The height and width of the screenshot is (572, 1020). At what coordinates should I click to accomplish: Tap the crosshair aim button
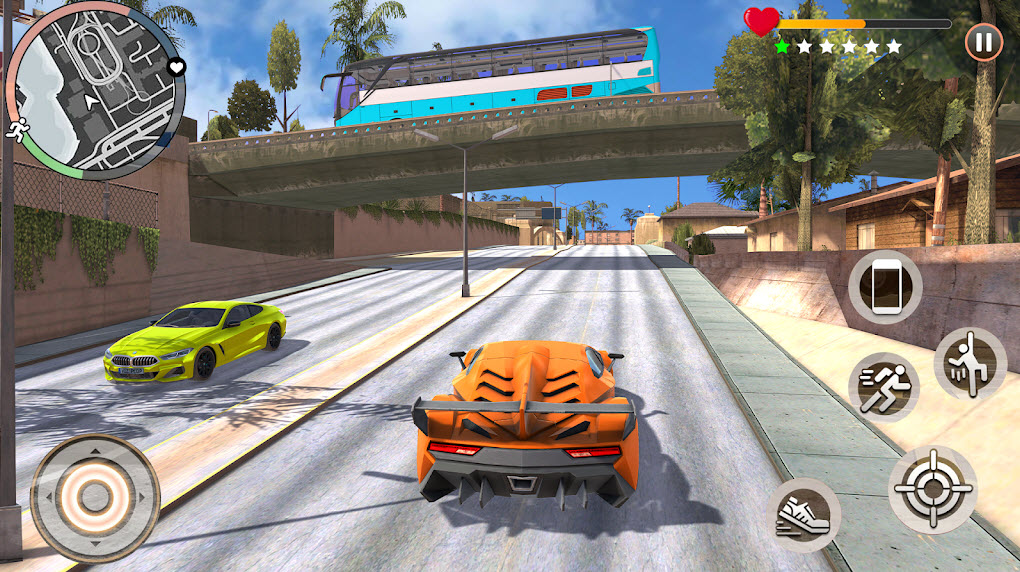pos(932,489)
